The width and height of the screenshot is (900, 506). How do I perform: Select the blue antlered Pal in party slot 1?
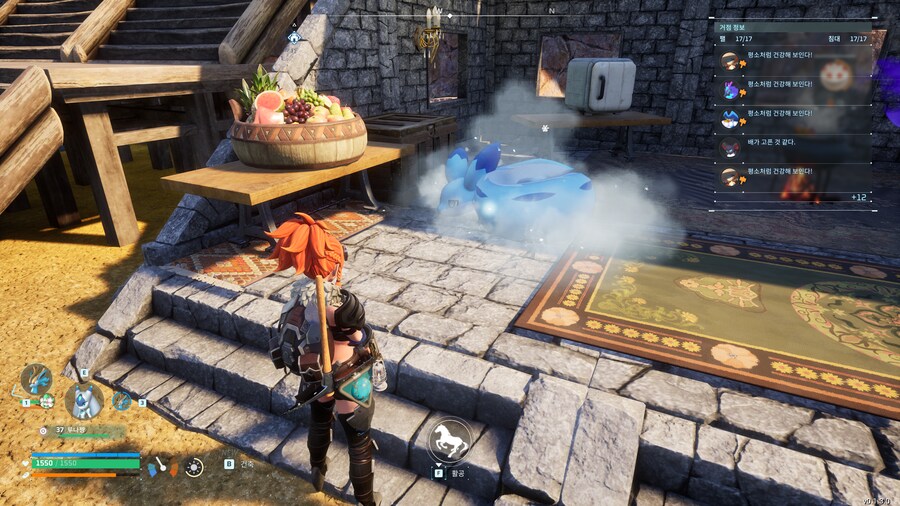coord(36,380)
